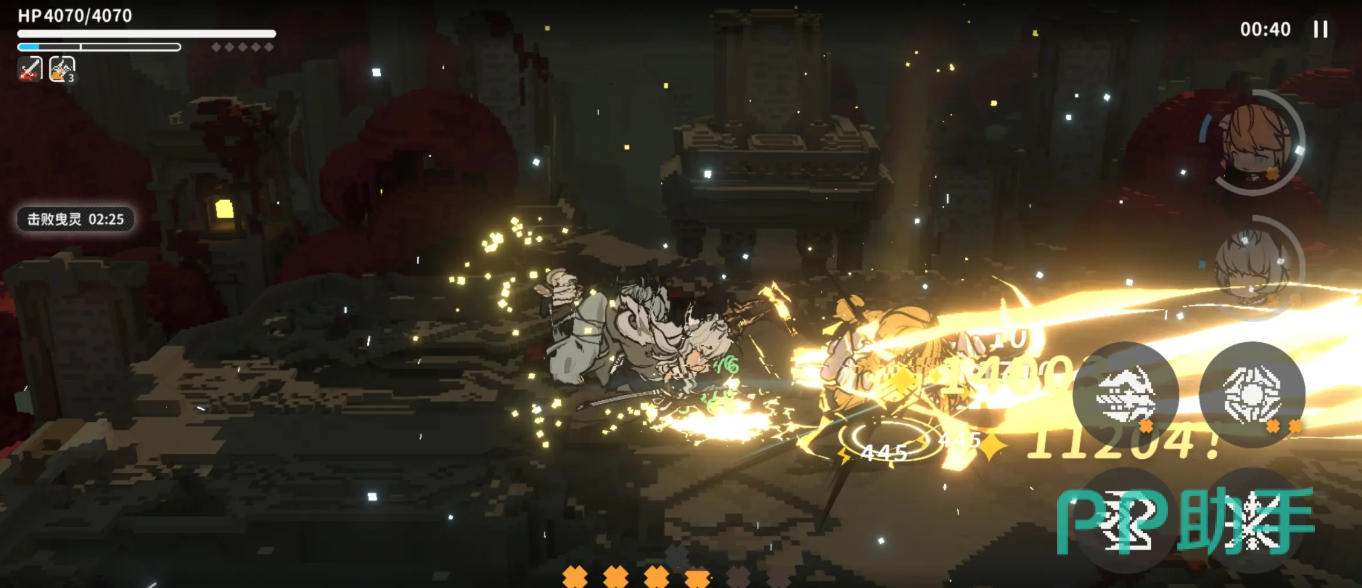Image resolution: width=1362 pixels, height=588 pixels.
Task: Switch to the blonde-haired character portrait
Action: coord(1250,142)
